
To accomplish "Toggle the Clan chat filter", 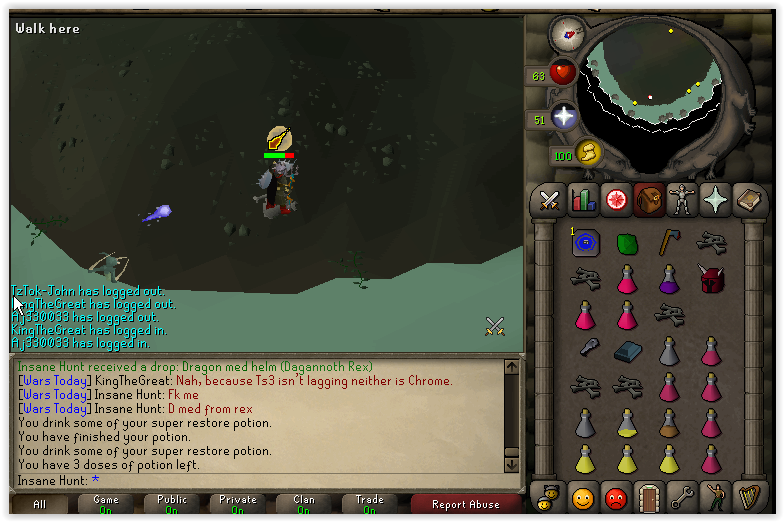I will [303, 504].
